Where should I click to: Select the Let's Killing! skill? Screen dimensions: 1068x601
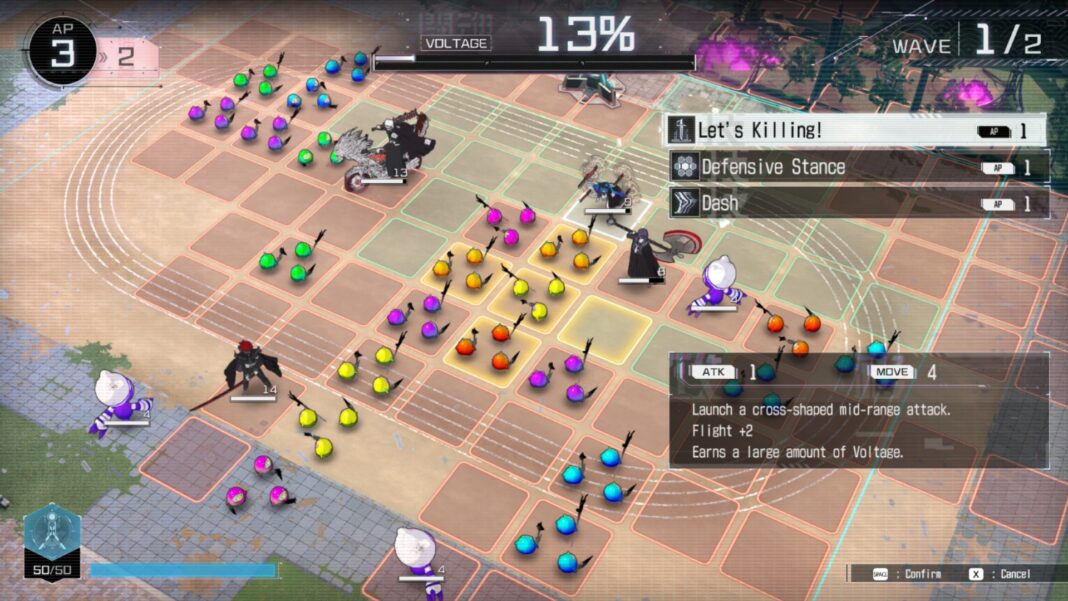[x=857, y=131]
